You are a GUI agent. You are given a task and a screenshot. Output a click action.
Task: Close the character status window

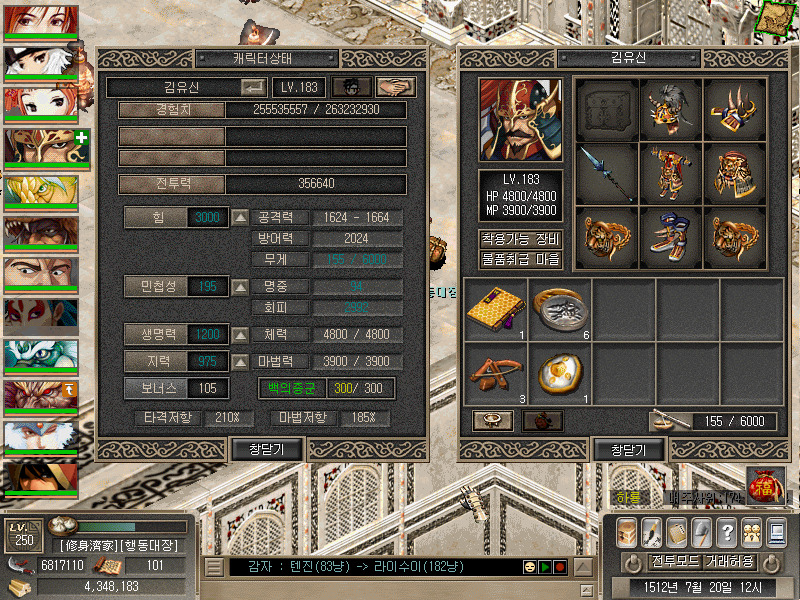click(x=266, y=450)
